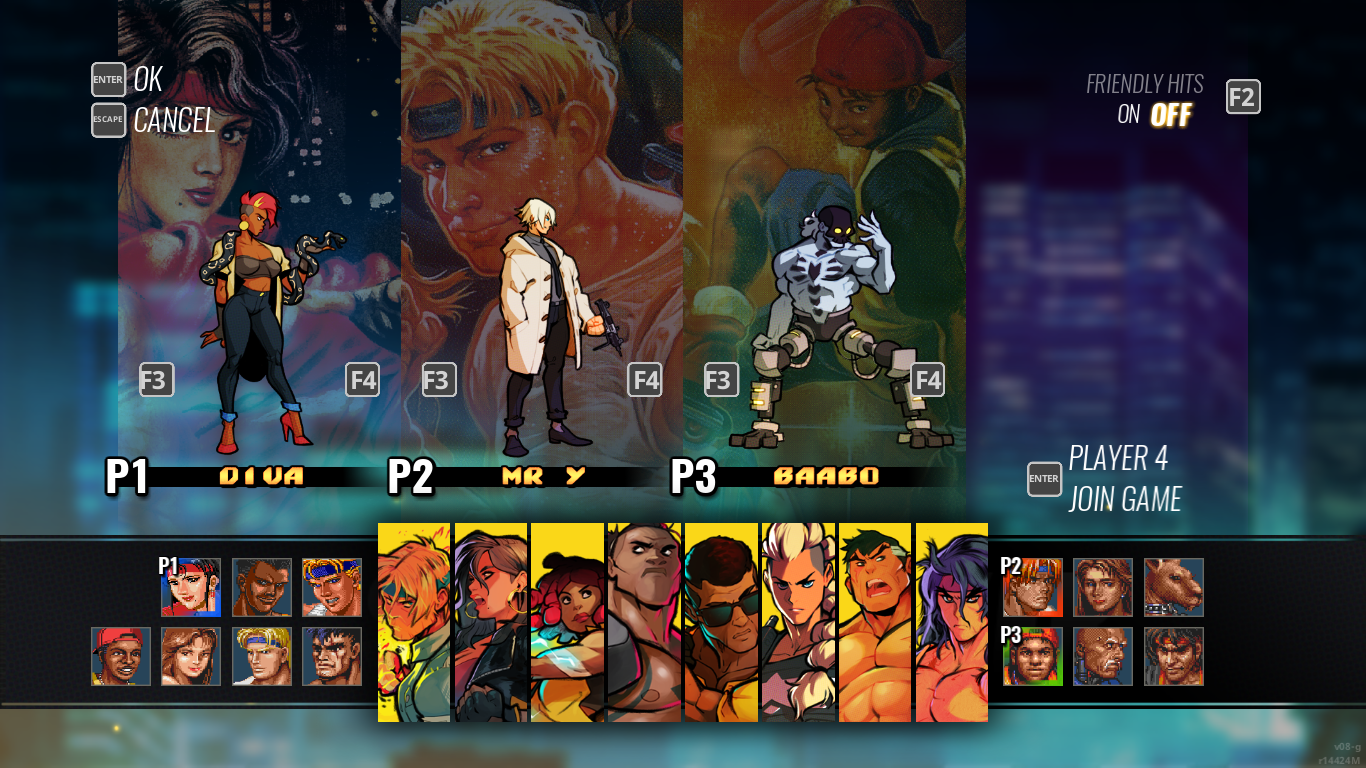Select Dr. Zan's retro portrait near P3
1366x768 pixels.
click(x=1103, y=657)
